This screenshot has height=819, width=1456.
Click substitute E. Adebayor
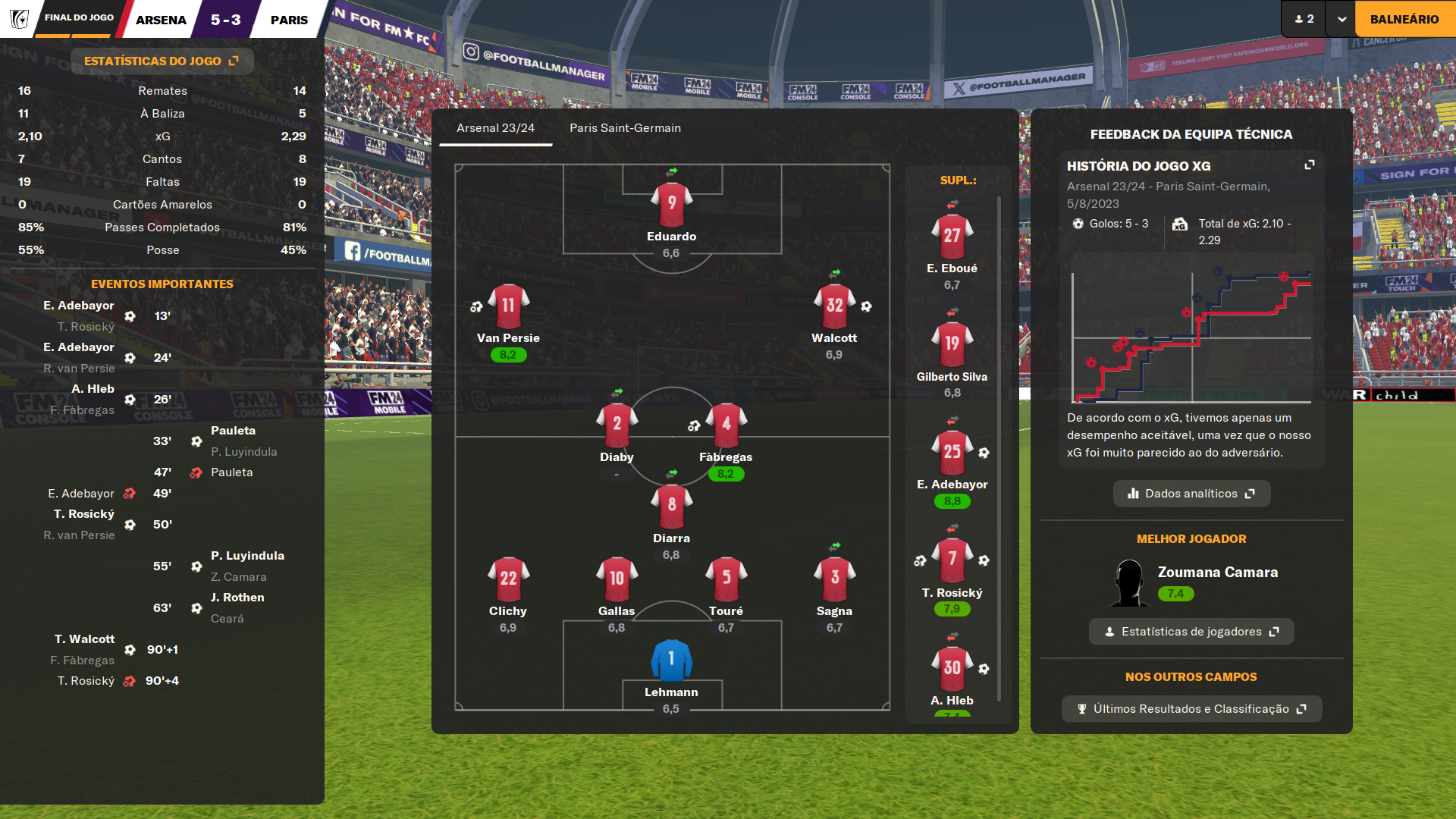pos(952,453)
